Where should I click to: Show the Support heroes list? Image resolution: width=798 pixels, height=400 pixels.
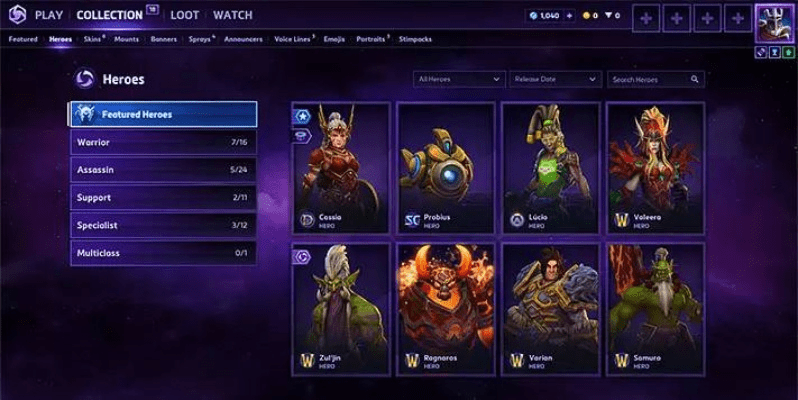162,198
